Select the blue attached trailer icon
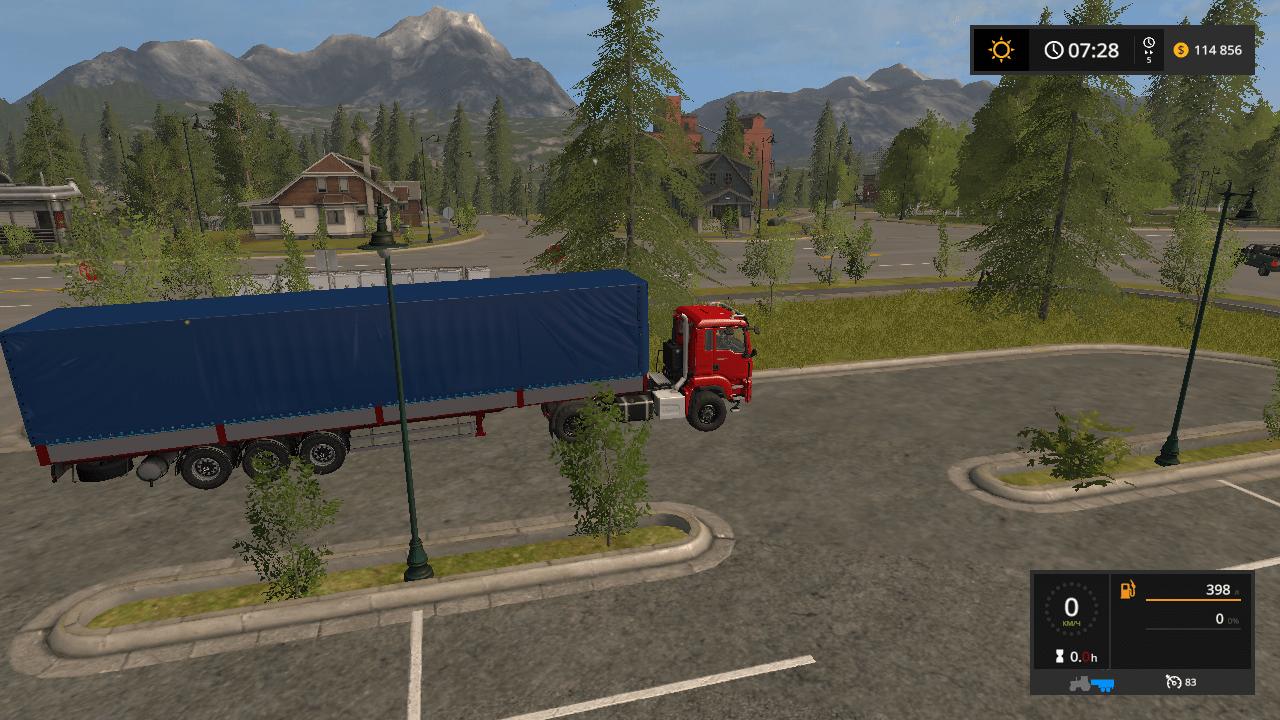1280x720 pixels. [x=1102, y=684]
